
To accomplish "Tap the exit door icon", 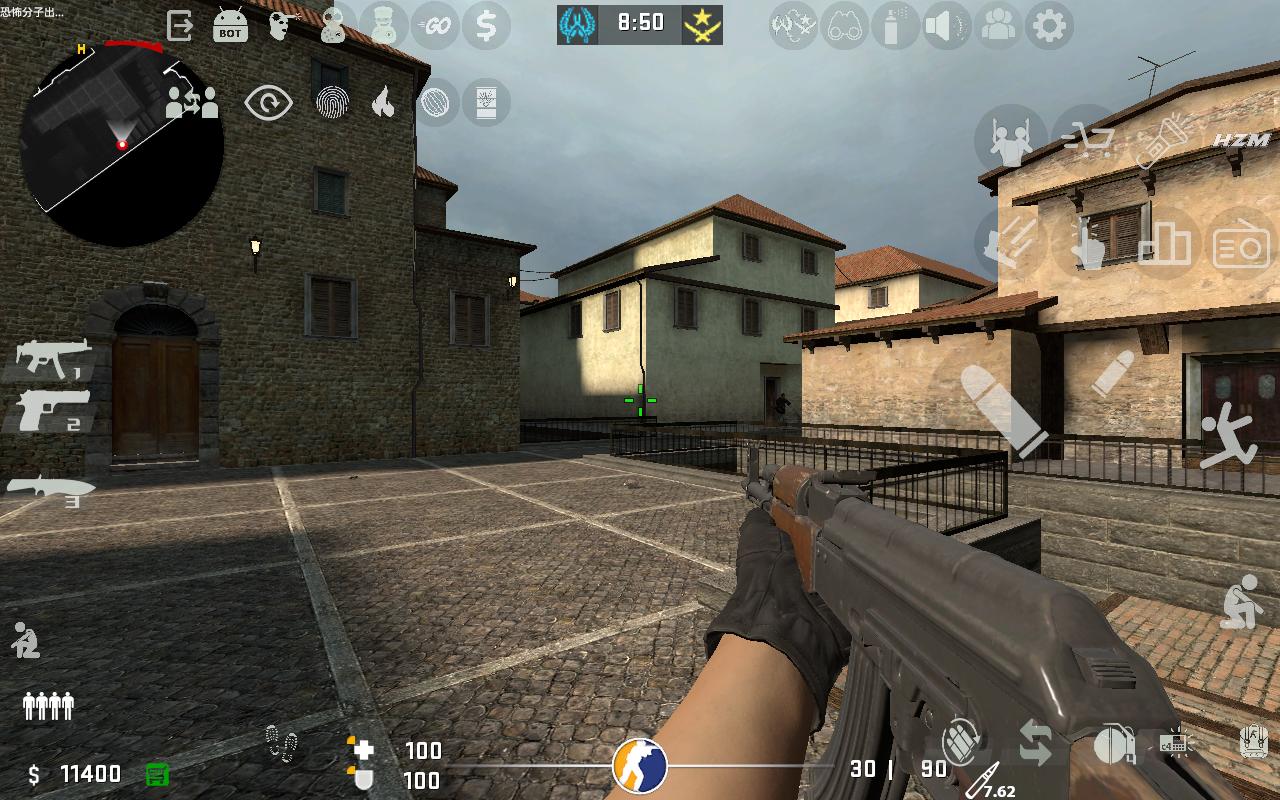I will pyautogui.click(x=180, y=26).
